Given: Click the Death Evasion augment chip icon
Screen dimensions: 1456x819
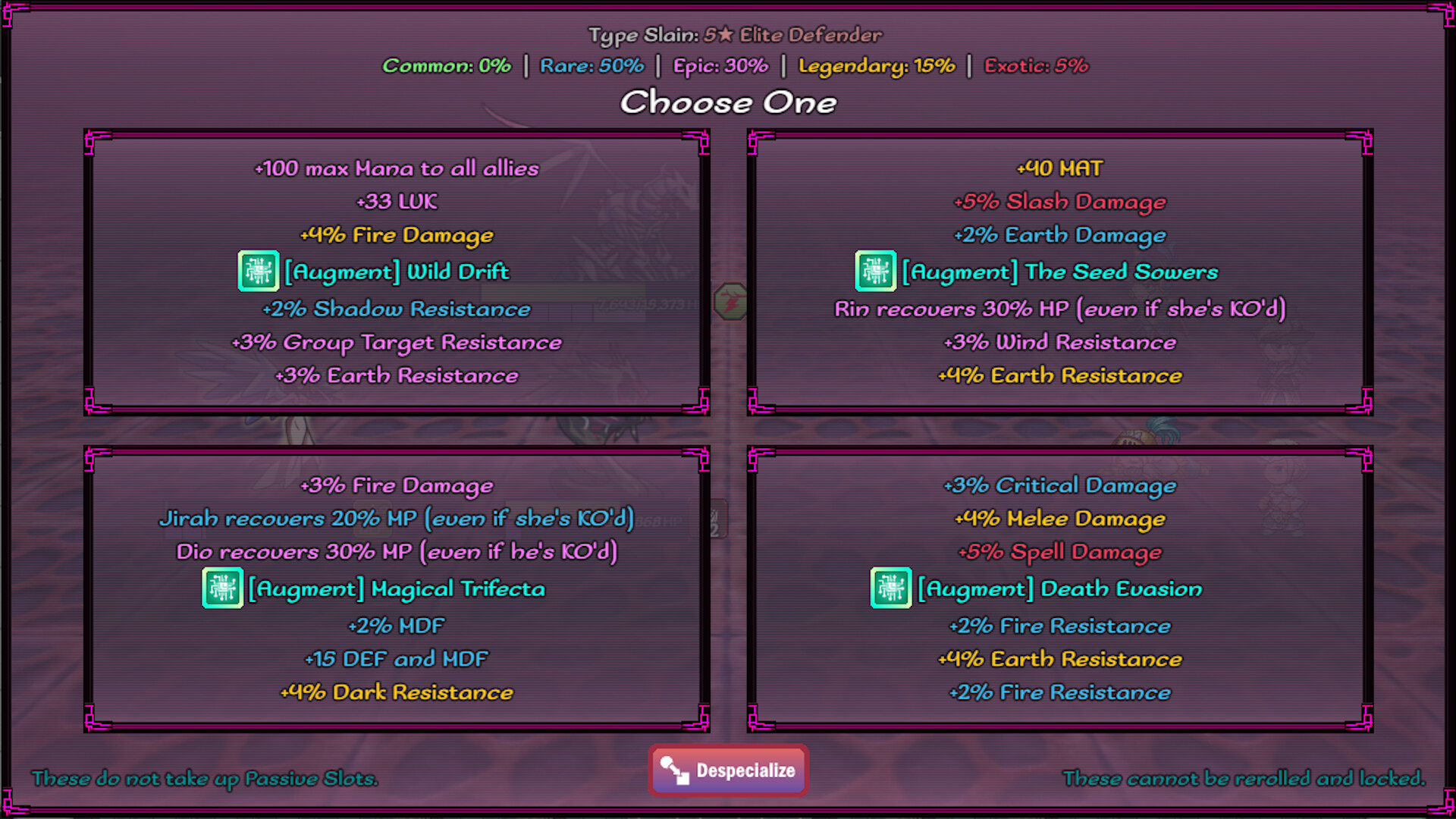Looking at the screenshot, I should [x=890, y=588].
